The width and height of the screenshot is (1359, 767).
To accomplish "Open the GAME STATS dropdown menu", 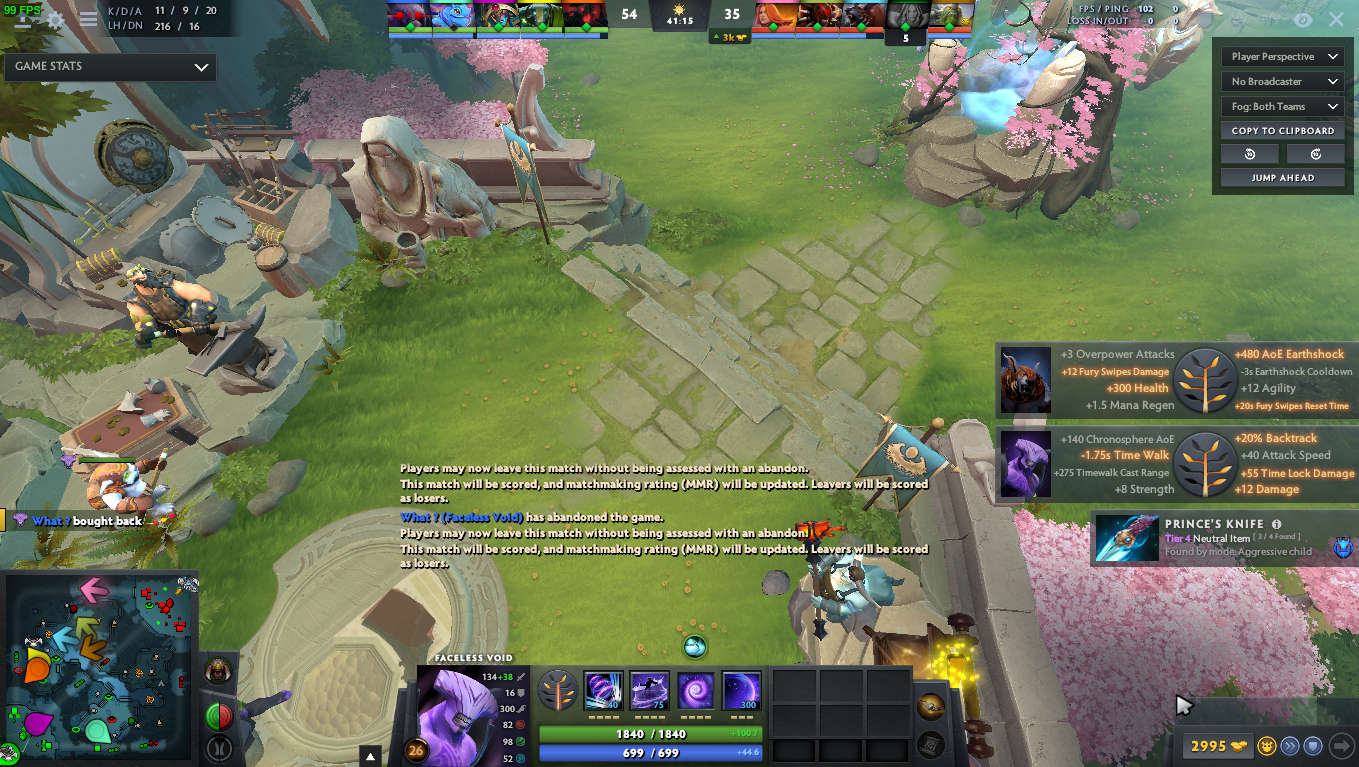I will (x=109, y=67).
